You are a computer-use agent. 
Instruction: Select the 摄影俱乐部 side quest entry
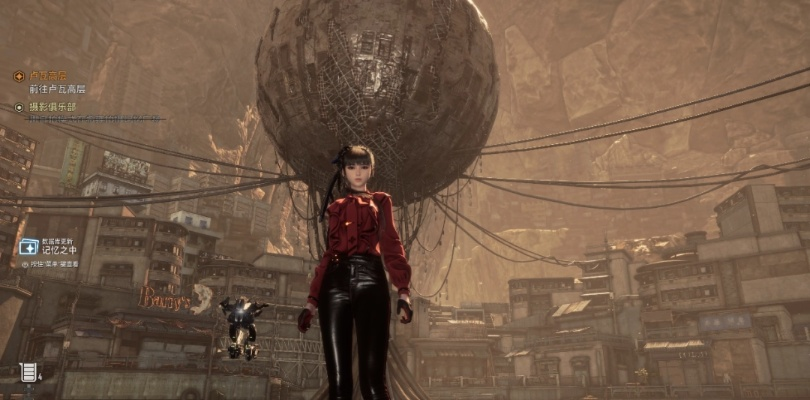pos(52,107)
